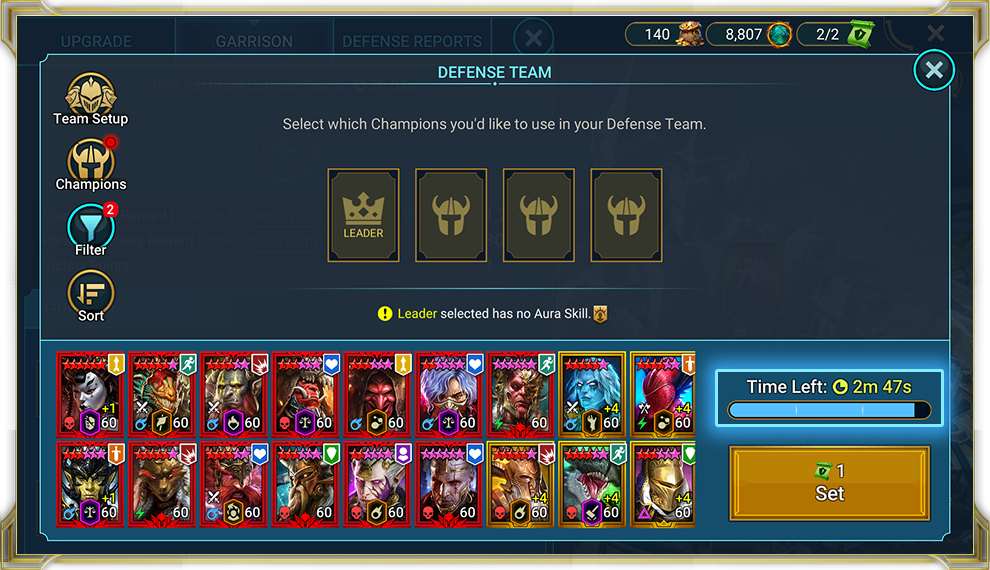Viewport: 990px width, 570px height.
Task: Switch to the Champions section
Action: 90,164
